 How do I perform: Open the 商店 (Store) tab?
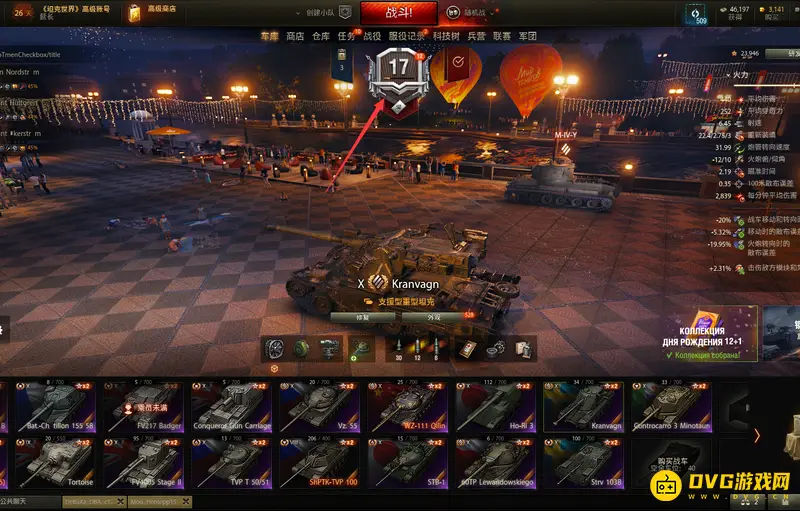[295, 36]
